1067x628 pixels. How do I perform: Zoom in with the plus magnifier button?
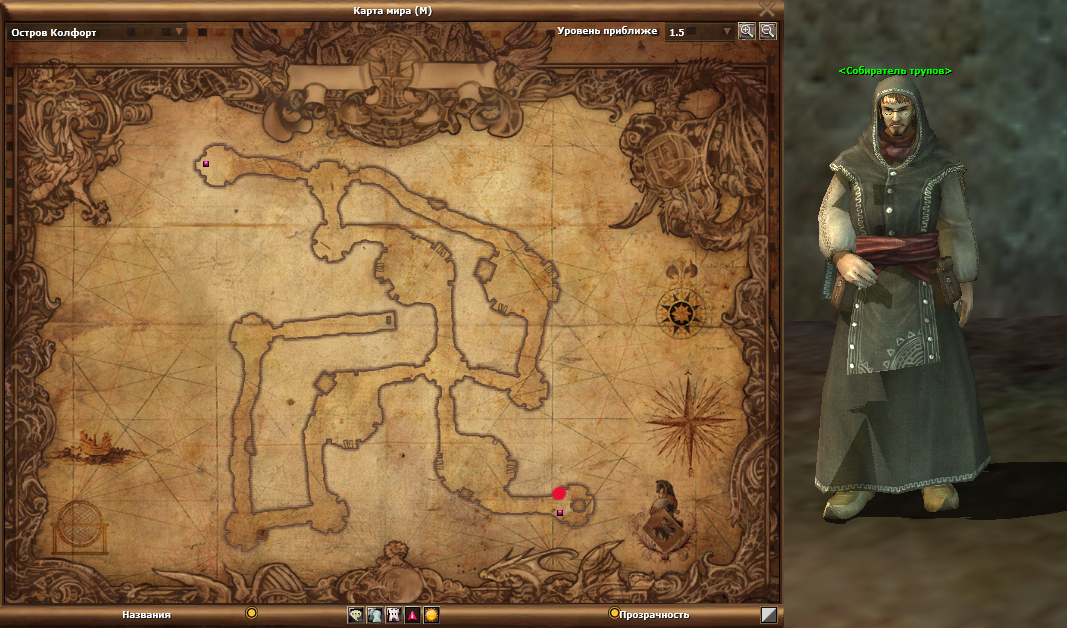point(747,31)
